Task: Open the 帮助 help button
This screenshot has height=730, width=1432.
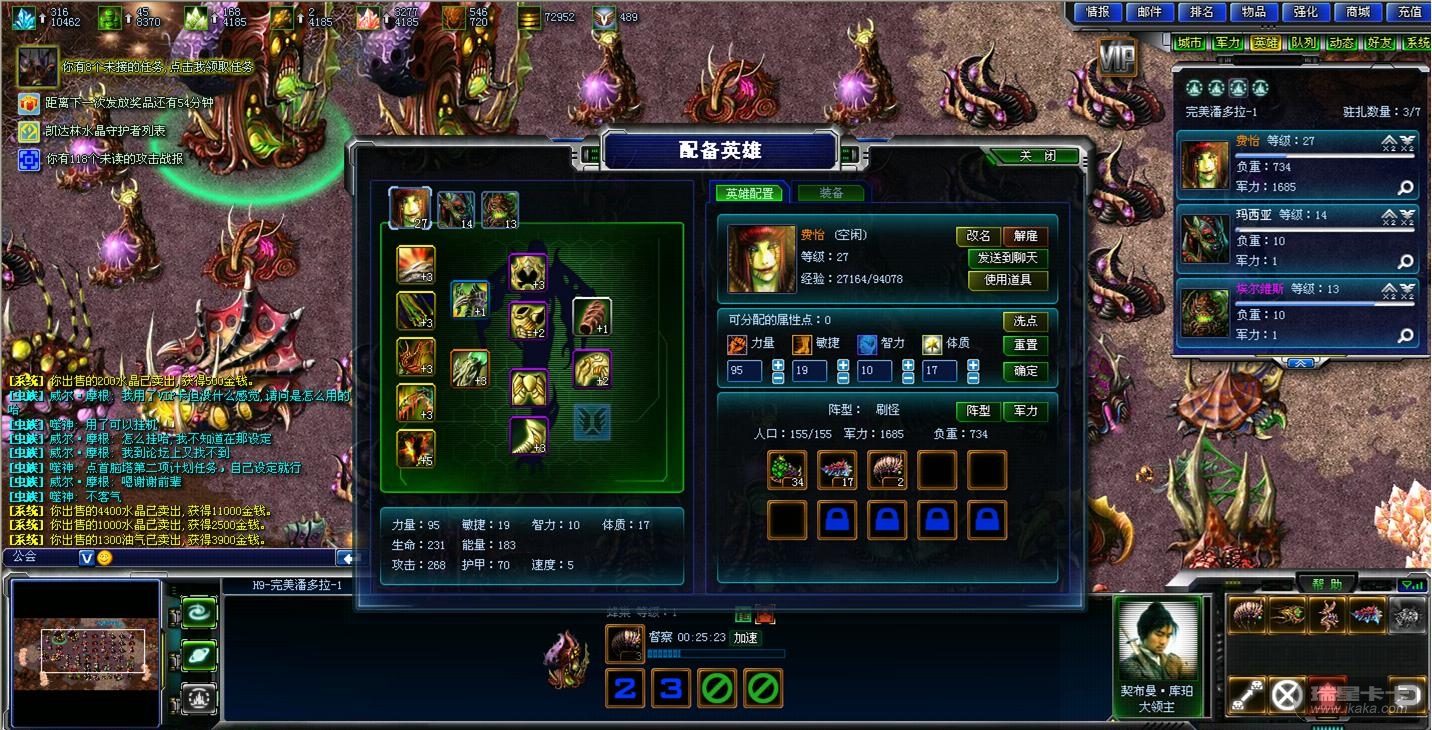Action: (1327, 584)
